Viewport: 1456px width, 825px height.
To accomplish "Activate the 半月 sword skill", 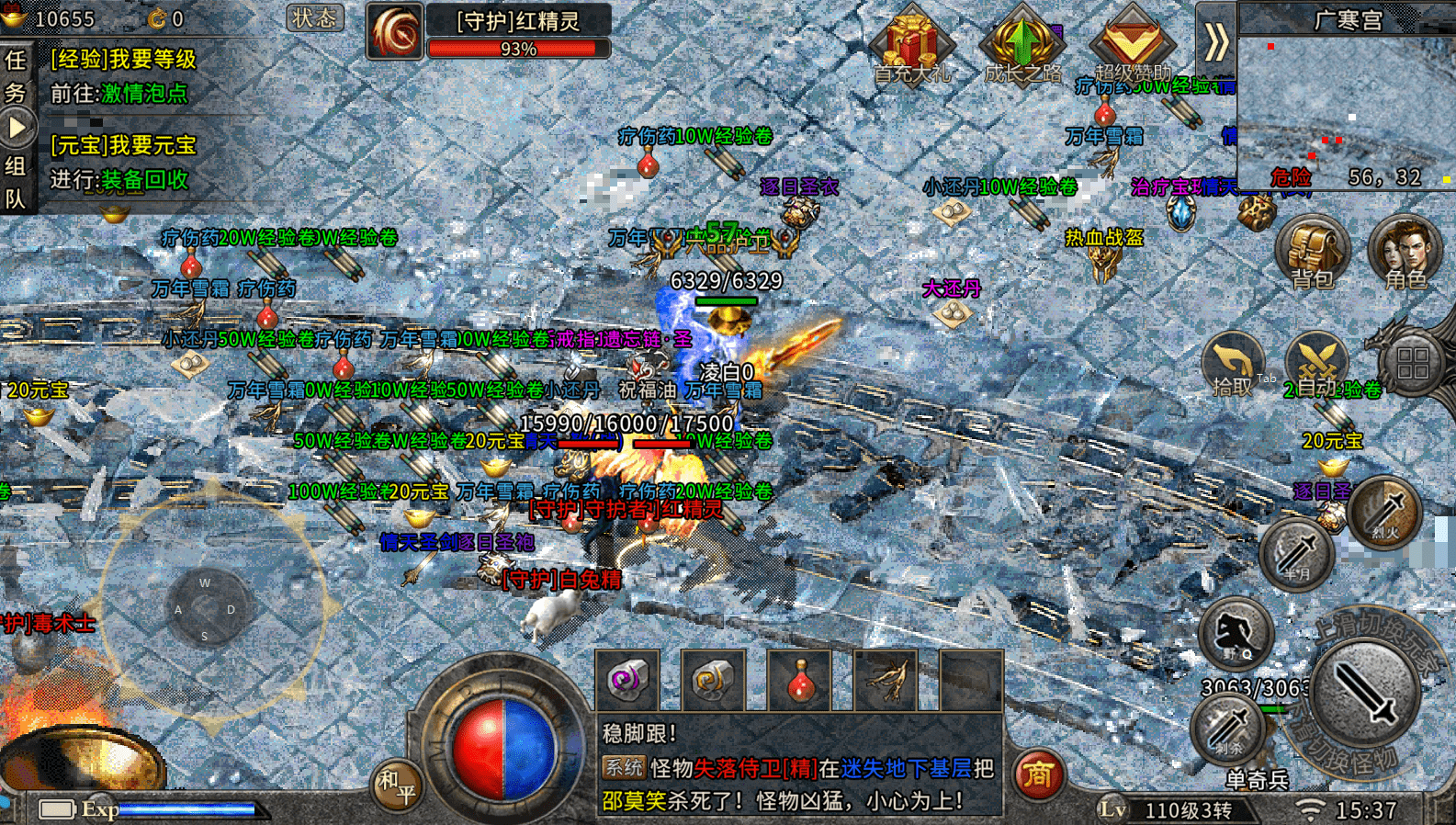I will (x=1296, y=554).
